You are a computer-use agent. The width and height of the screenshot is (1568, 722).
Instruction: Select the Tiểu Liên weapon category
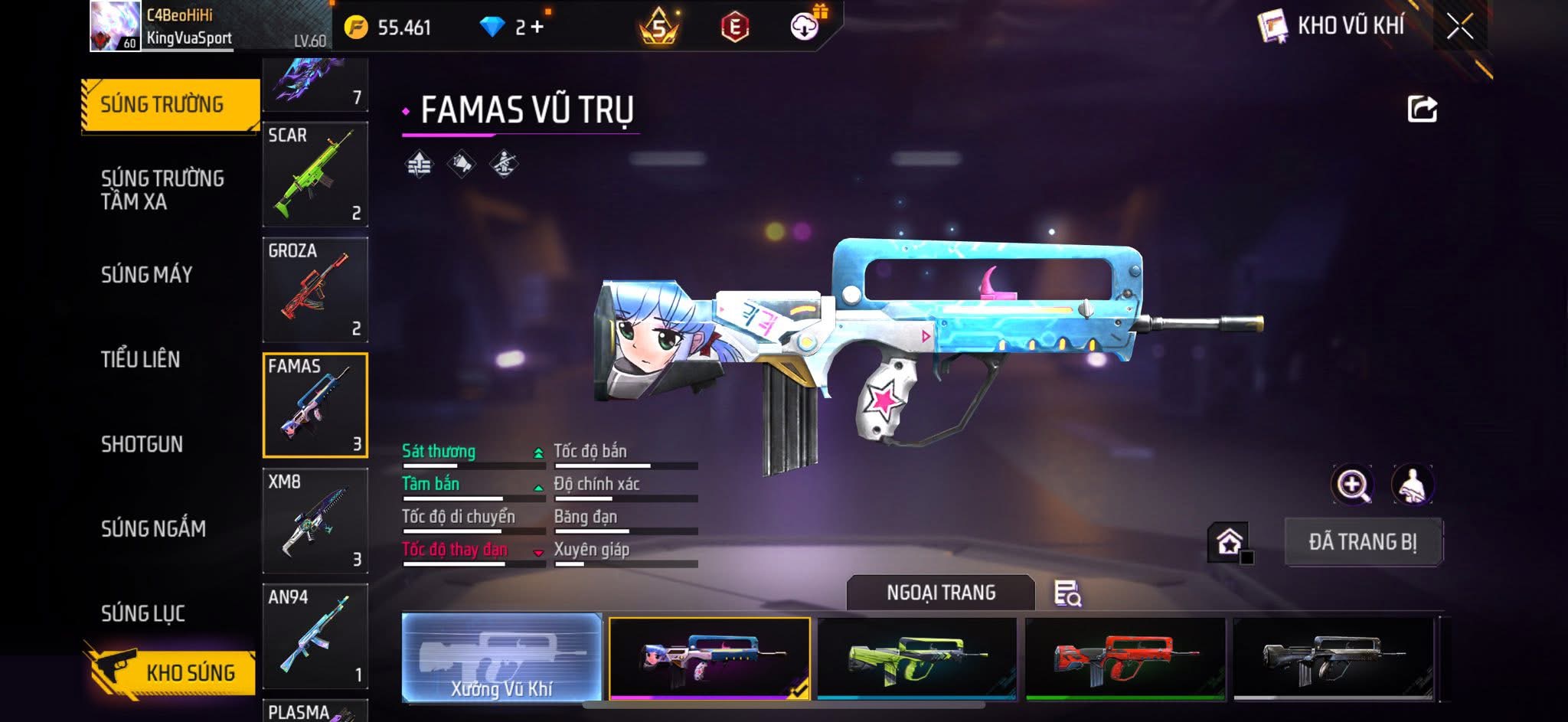[x=140, y=359]
